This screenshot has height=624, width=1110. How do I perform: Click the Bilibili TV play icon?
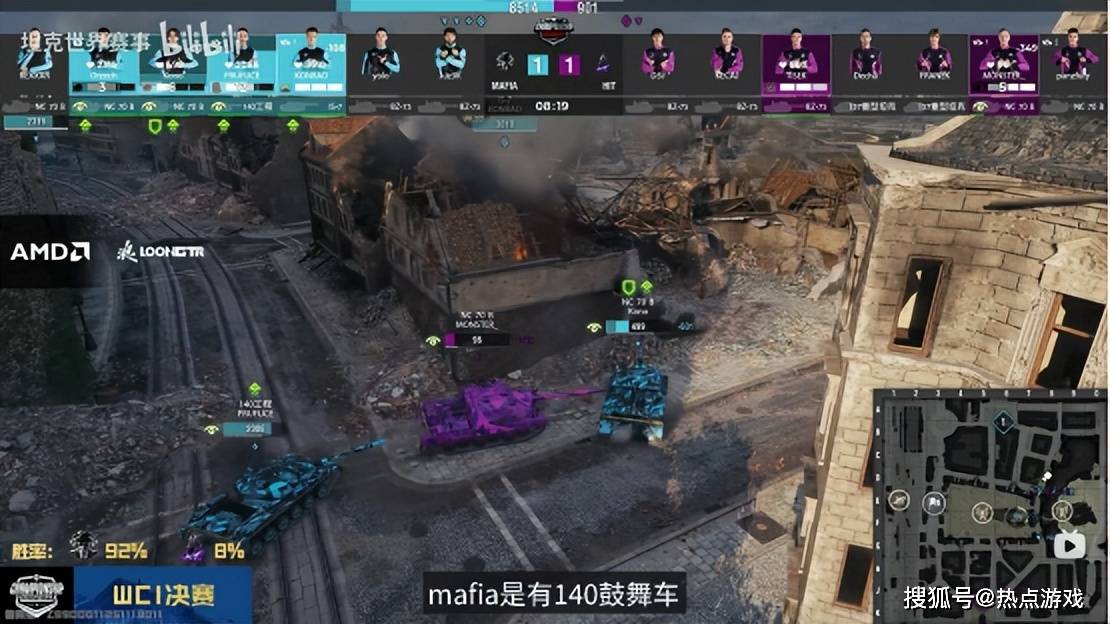point(1070,545)
